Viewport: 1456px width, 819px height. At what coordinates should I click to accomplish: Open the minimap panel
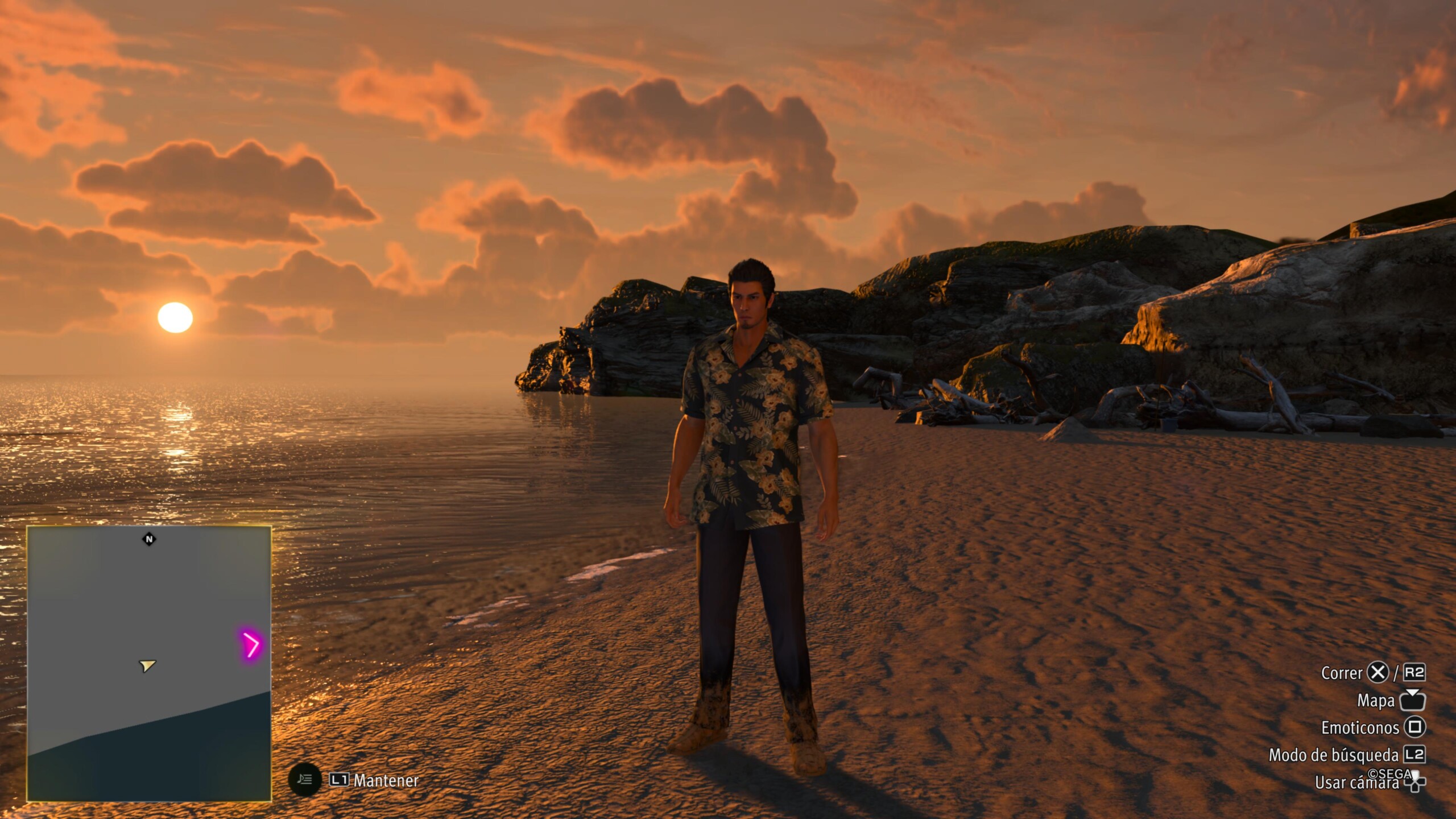tap(149, 663)
